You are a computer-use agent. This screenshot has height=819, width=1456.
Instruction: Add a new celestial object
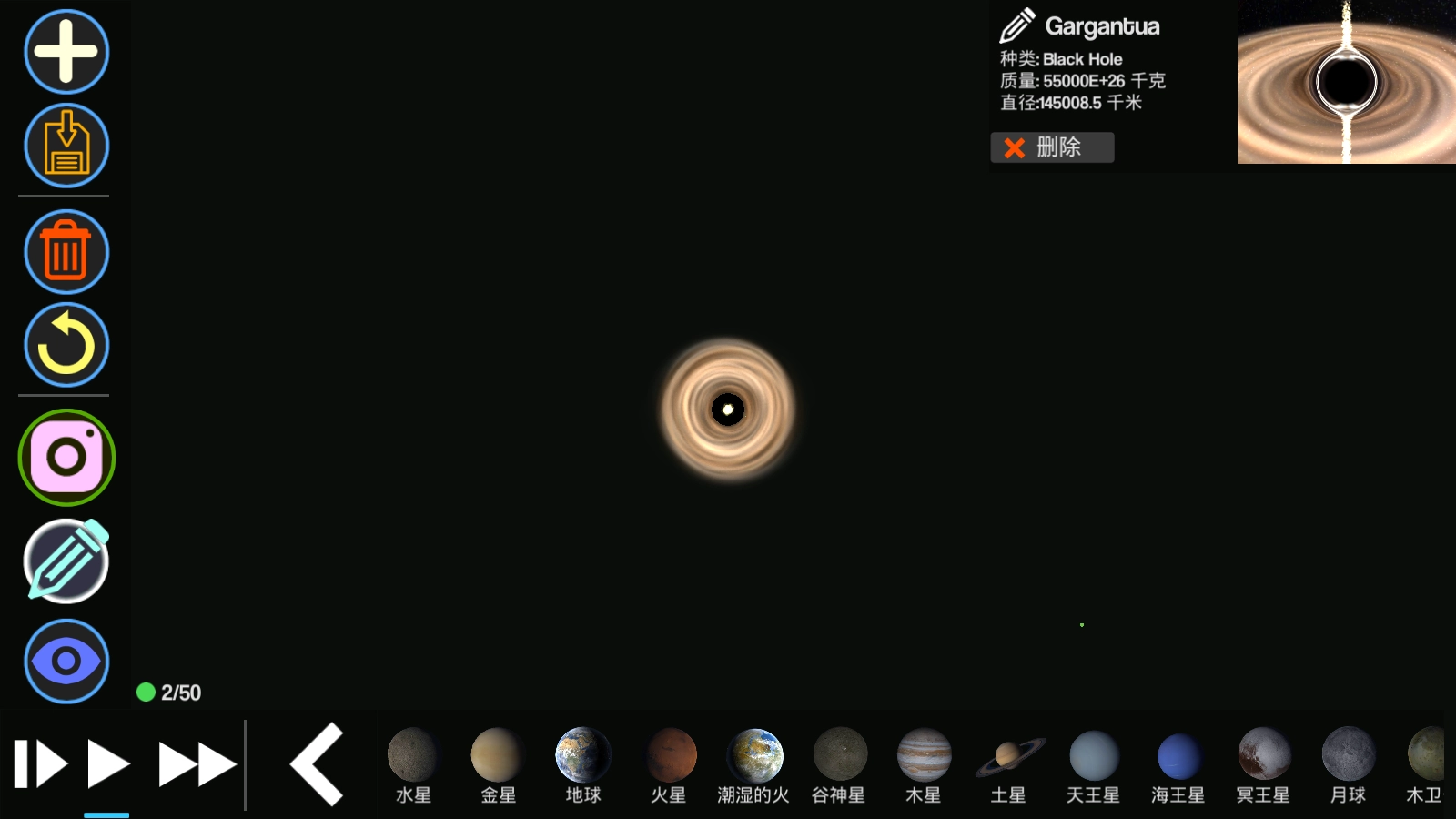coord(65,52)
